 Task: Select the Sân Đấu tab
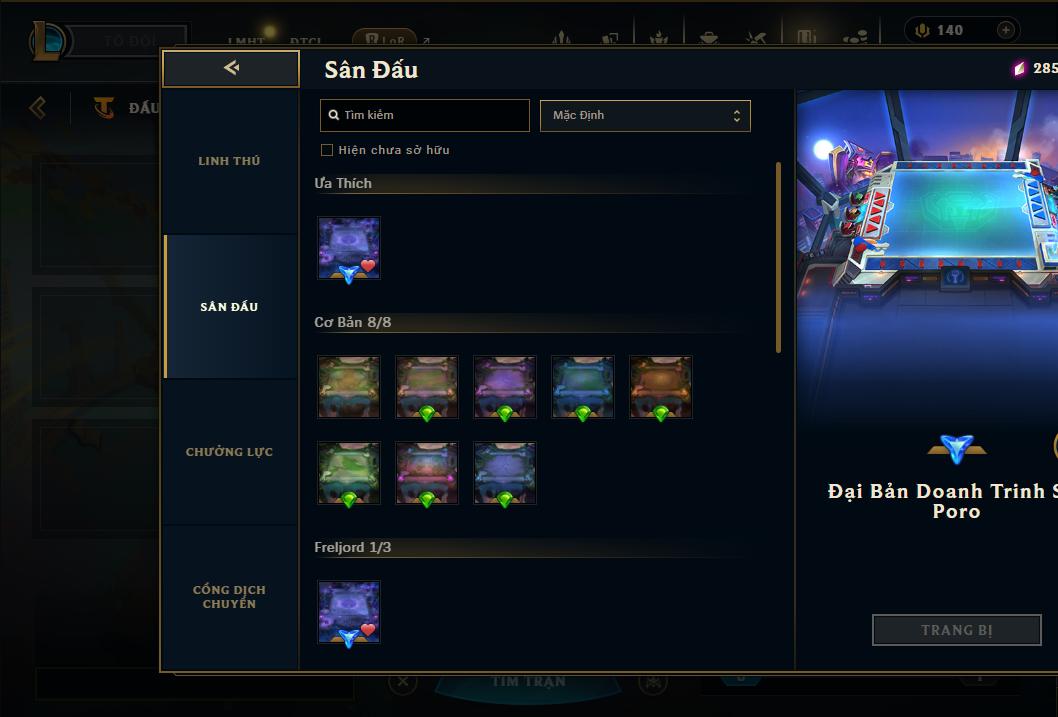coord(229,307)
